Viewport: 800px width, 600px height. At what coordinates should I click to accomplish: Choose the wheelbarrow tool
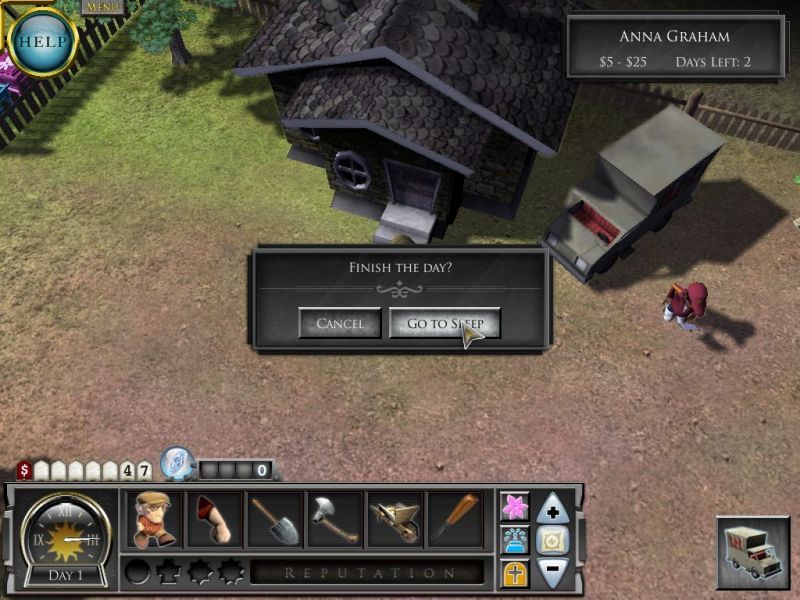[x=396, y=519]
